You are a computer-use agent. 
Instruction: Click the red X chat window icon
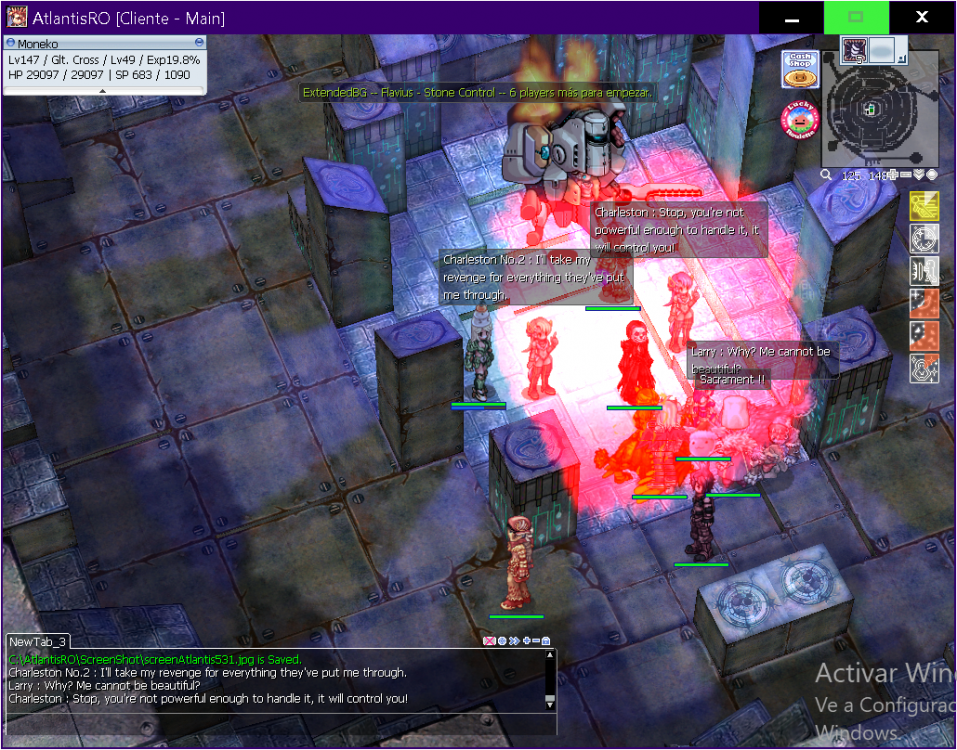click(489, 641)
